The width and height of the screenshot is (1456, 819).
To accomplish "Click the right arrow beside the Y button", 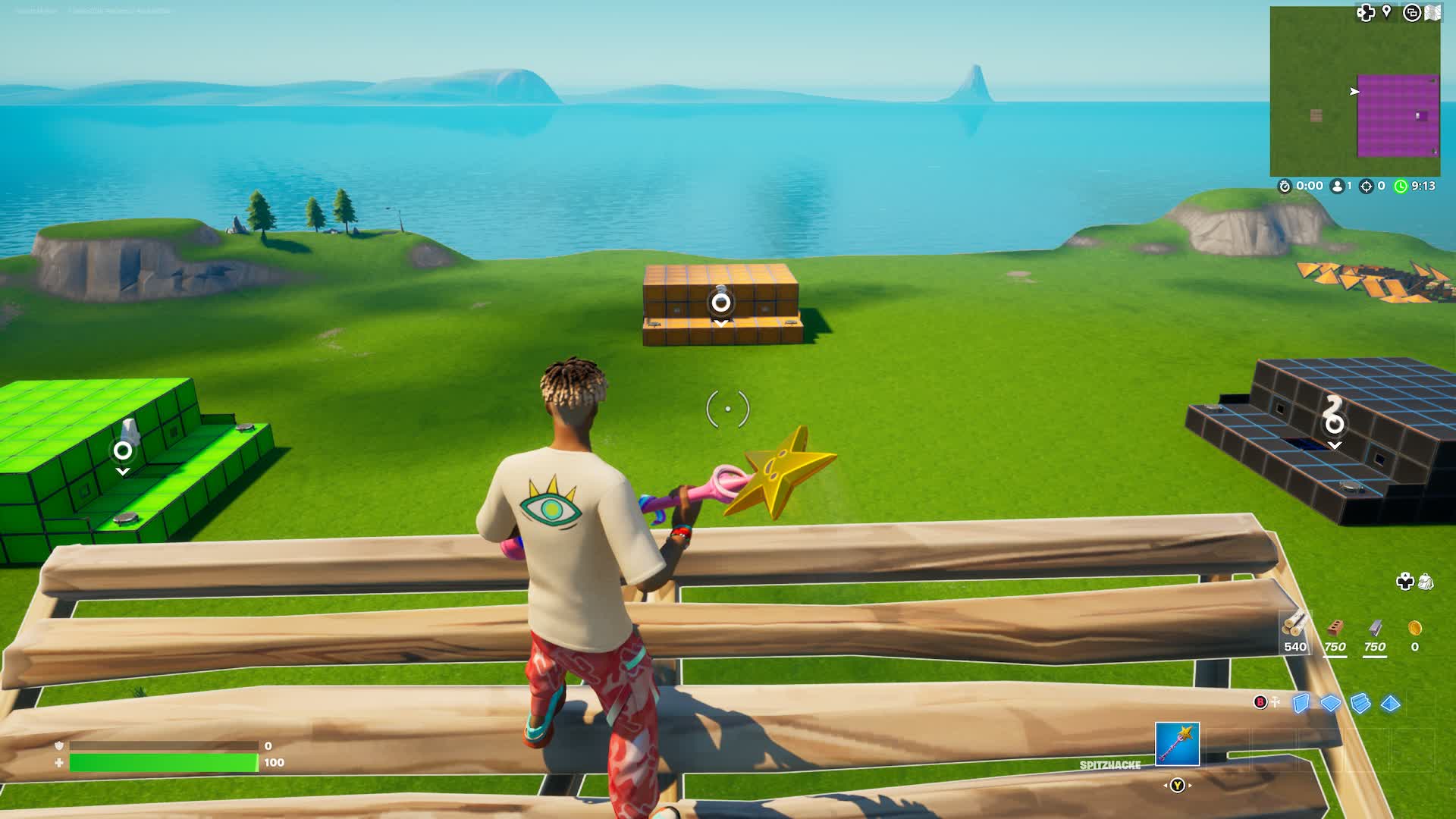I will pyautogui.click(x=1191, y=785).
